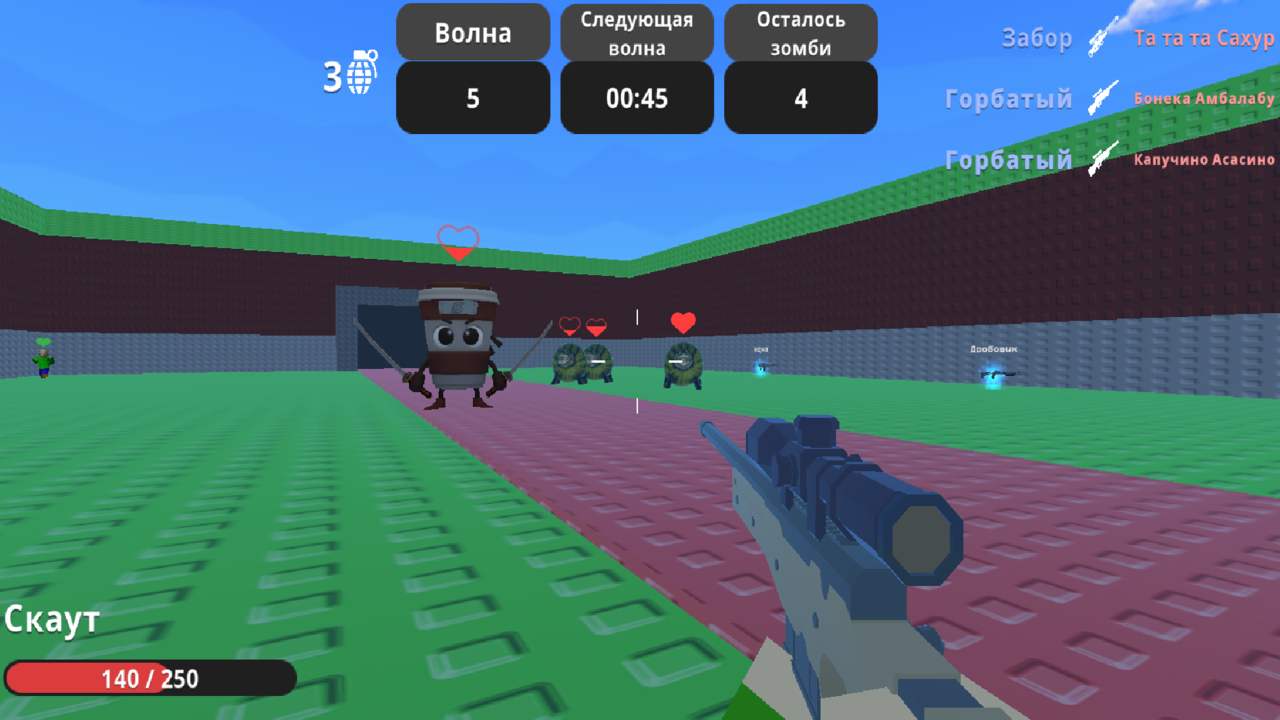Click the red heart above the rightmost watermelon zombie
This screenshot has height=720, width=1280.
(682, 322)
